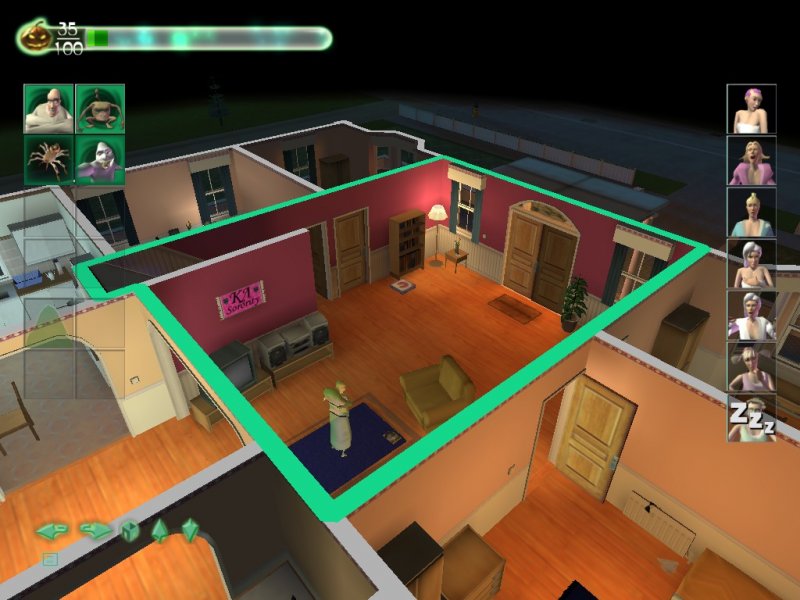This screenshot has width=800, height=600.
Task: Select the bald man with glasses ghost portrait
Action: pos(49,109)
